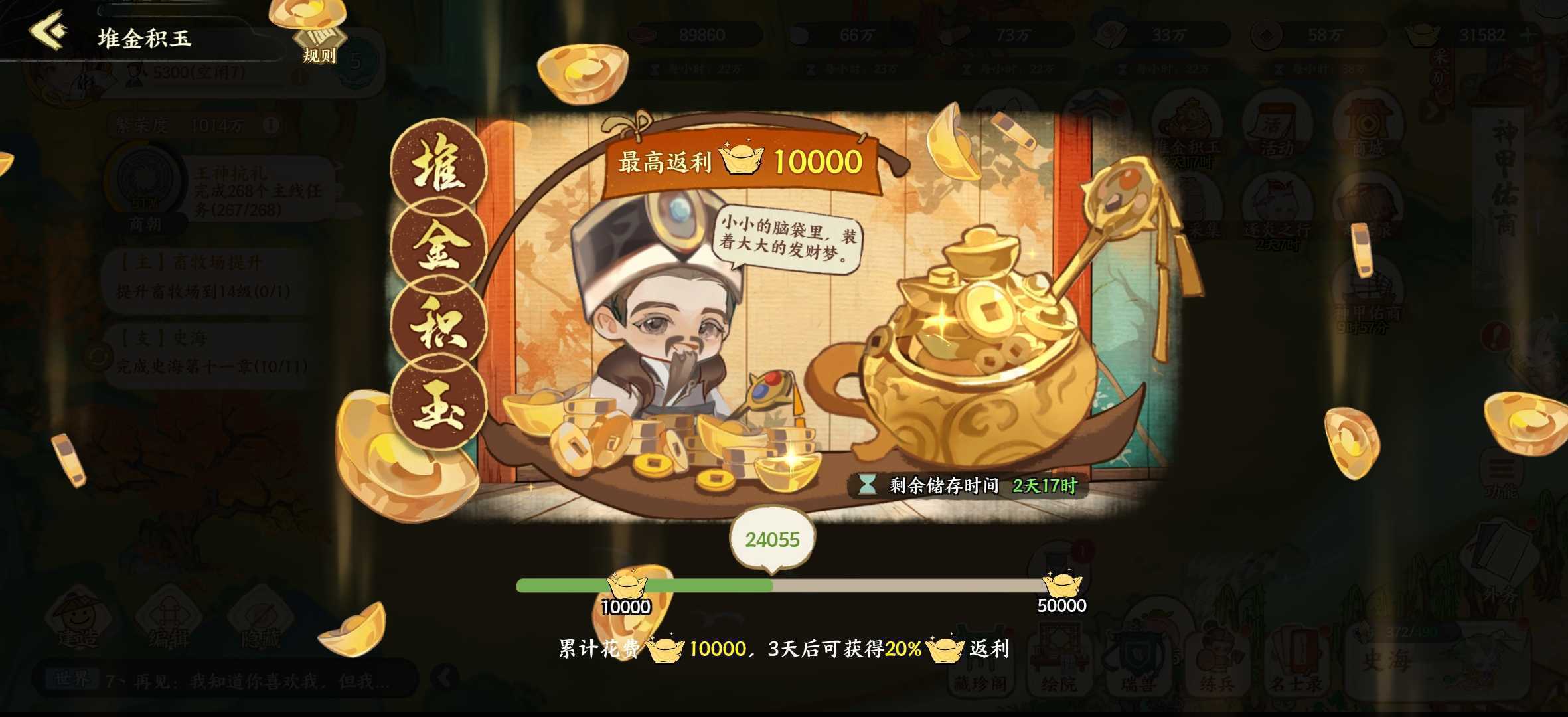1568x717 pixels.
Task: Click the 24055 progress bar marker
Action: tap(773, 540)
